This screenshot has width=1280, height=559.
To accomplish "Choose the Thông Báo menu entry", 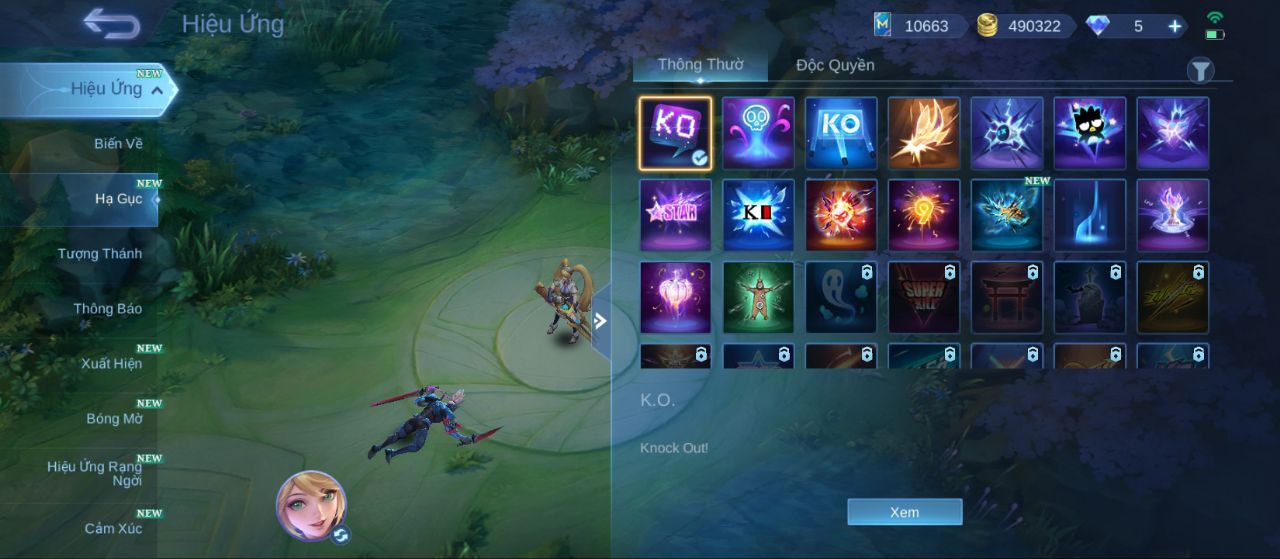I will click(107, 309).
